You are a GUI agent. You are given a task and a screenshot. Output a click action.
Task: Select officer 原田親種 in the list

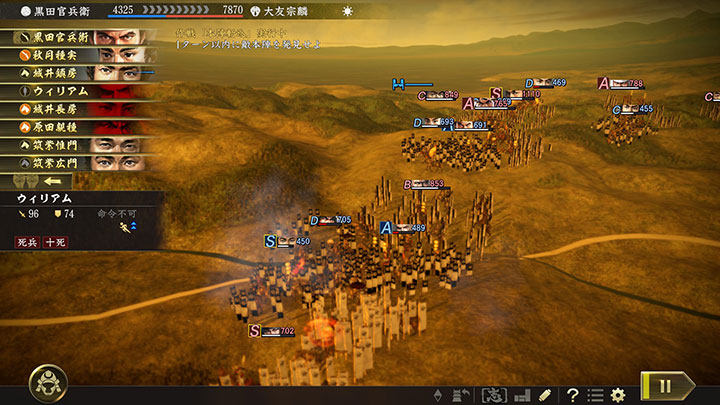pos(80,127)
